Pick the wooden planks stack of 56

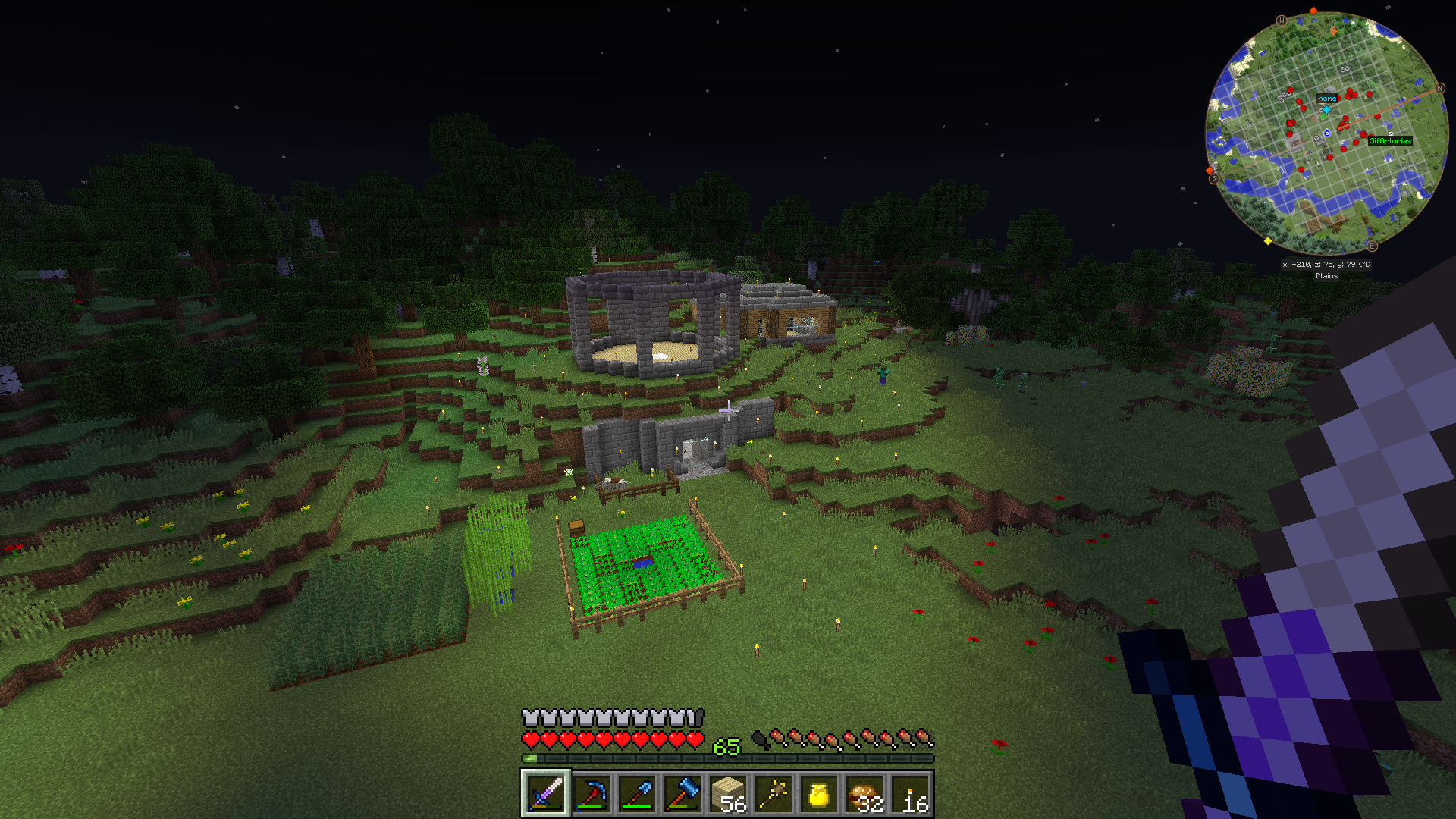coord(728,793)
